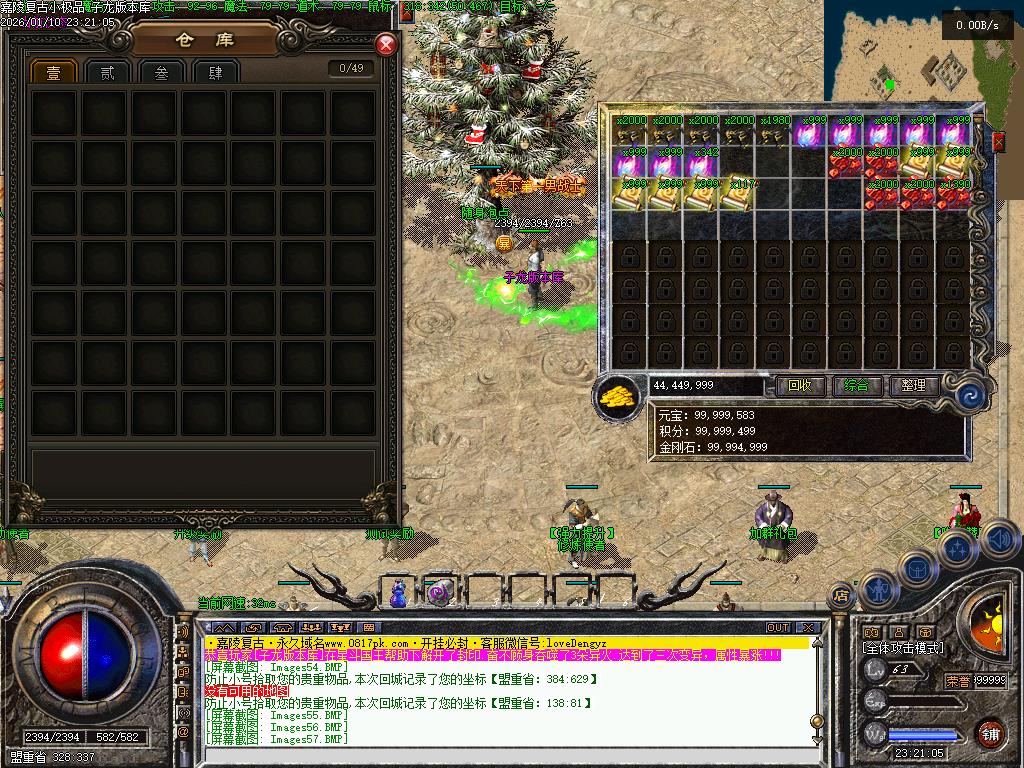Select warehouse tab 肆
This screenshot has height=768, width=1024.
(215, 73)
